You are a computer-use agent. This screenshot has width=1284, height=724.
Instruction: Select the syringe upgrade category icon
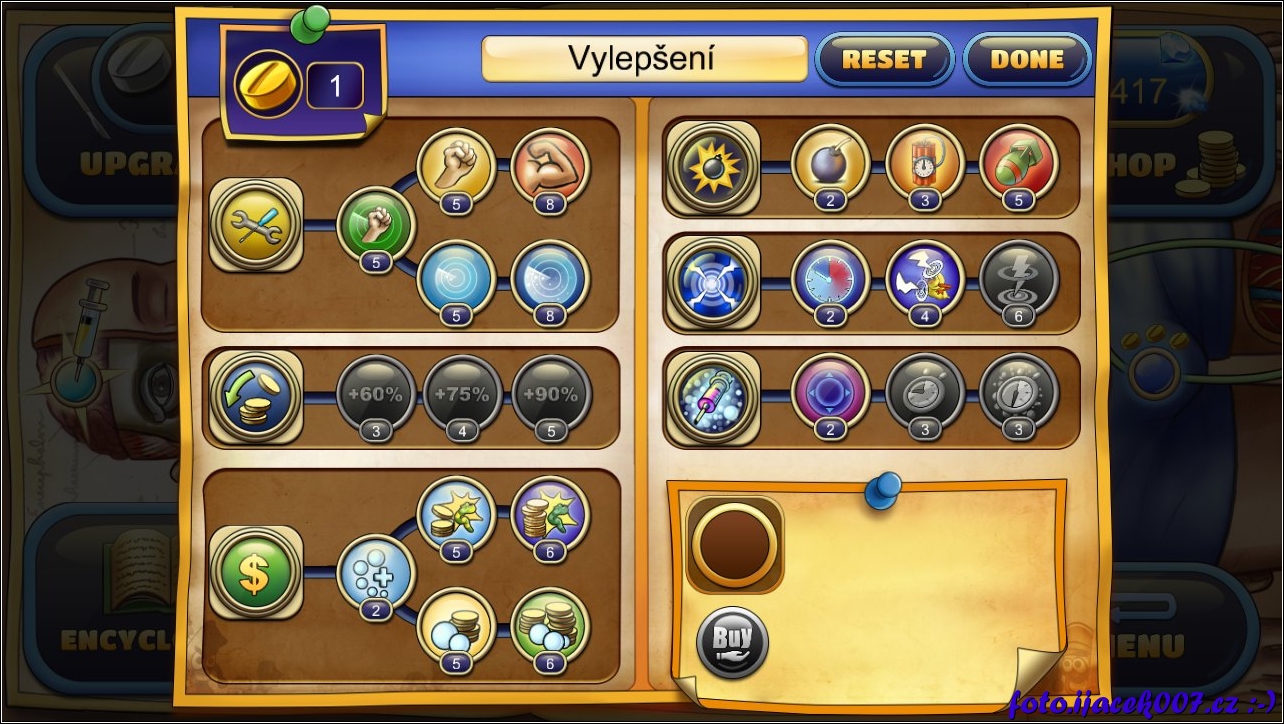(x=712, y=395)
